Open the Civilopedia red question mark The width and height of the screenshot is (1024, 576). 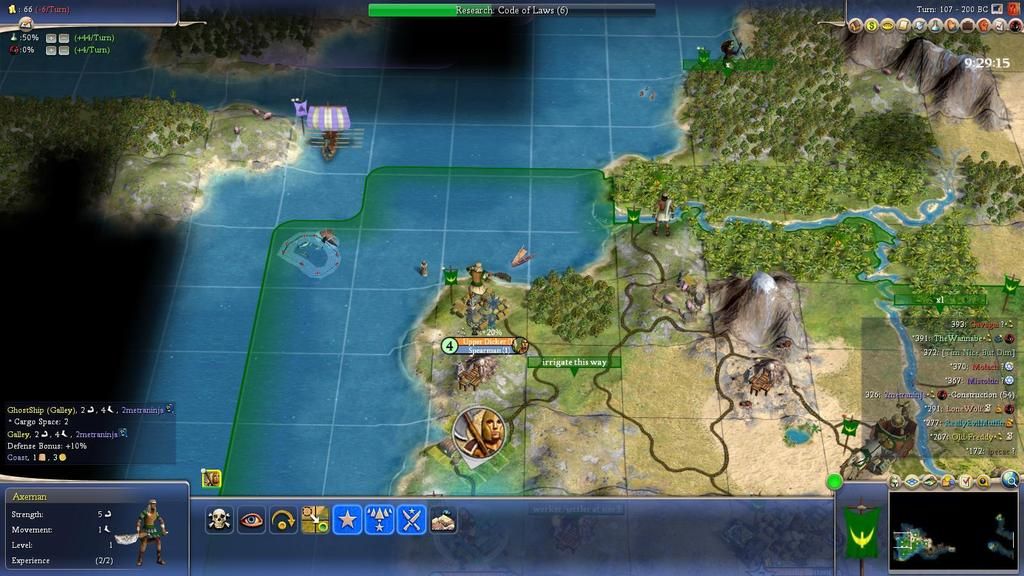click(x=1012, y=10)
